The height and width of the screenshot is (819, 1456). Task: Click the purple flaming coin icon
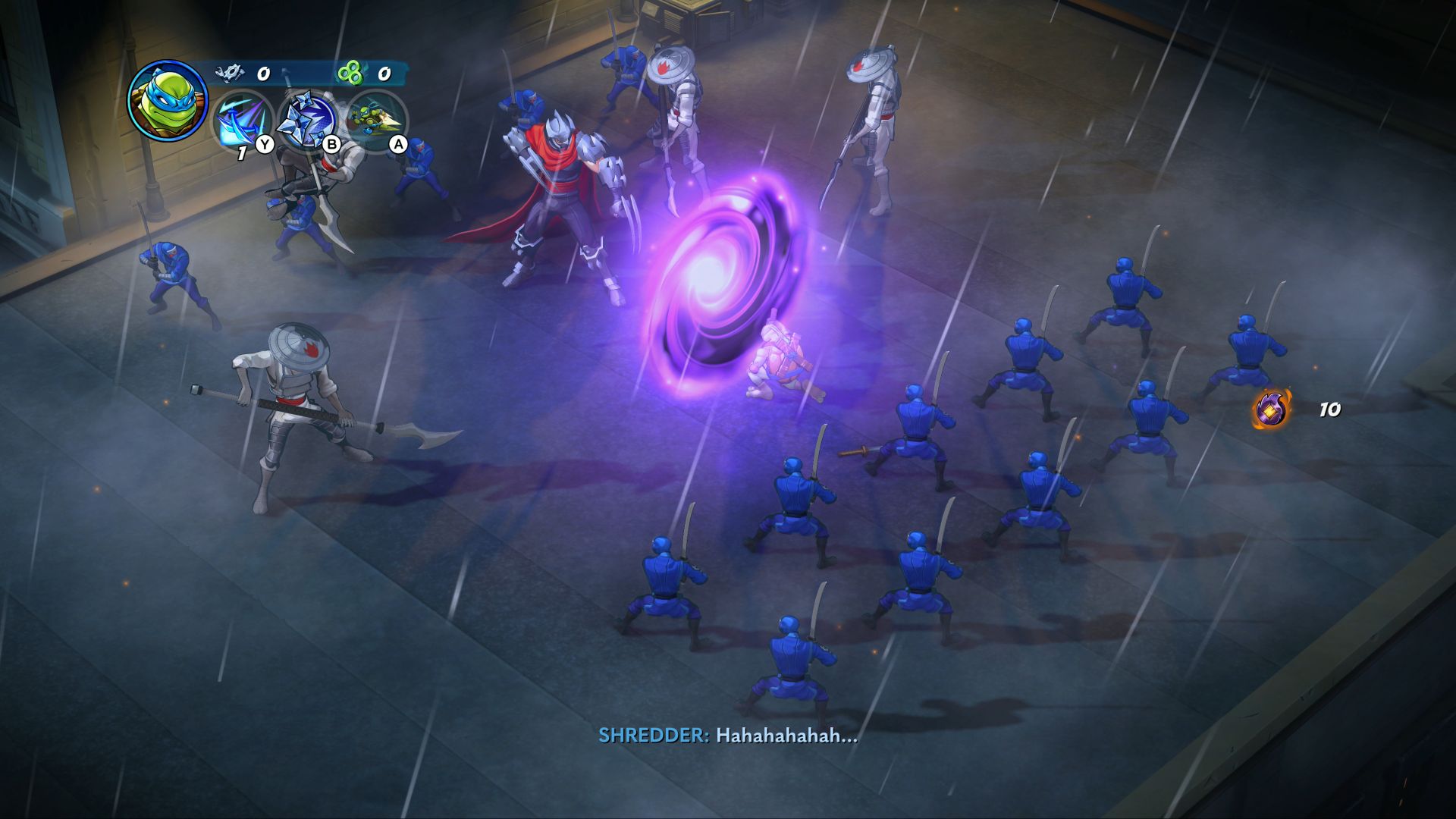point(1271,409)
